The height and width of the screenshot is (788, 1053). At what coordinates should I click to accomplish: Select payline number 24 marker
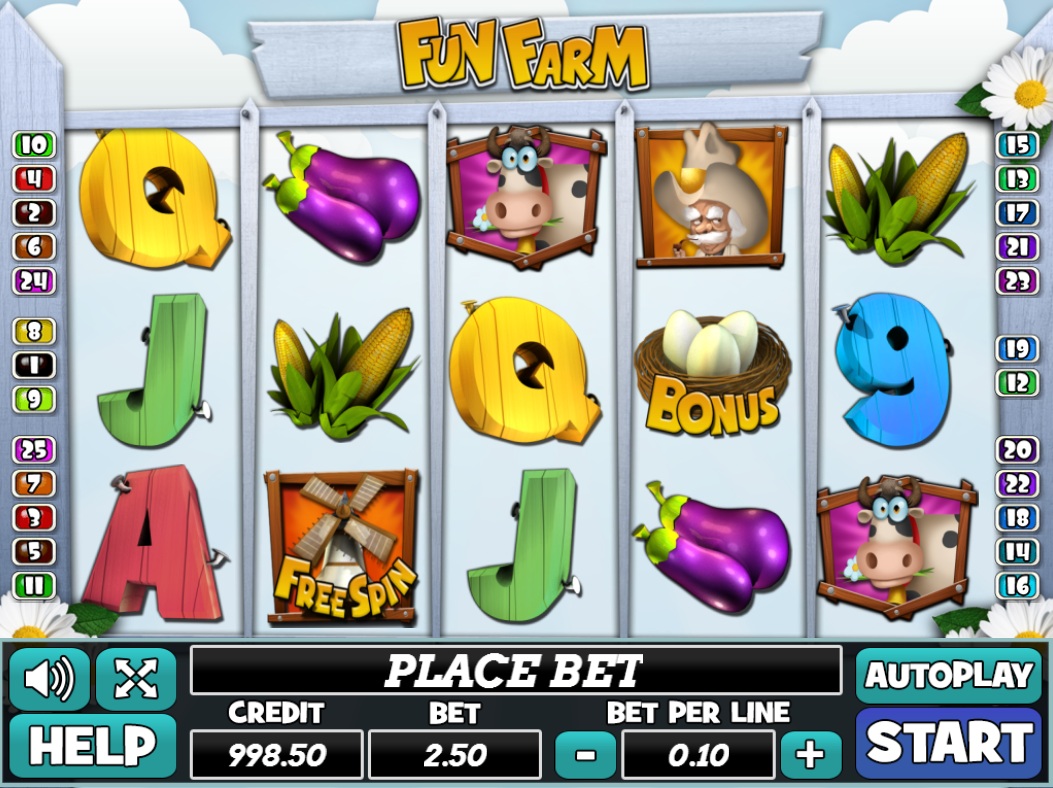(x=33, y=281)
